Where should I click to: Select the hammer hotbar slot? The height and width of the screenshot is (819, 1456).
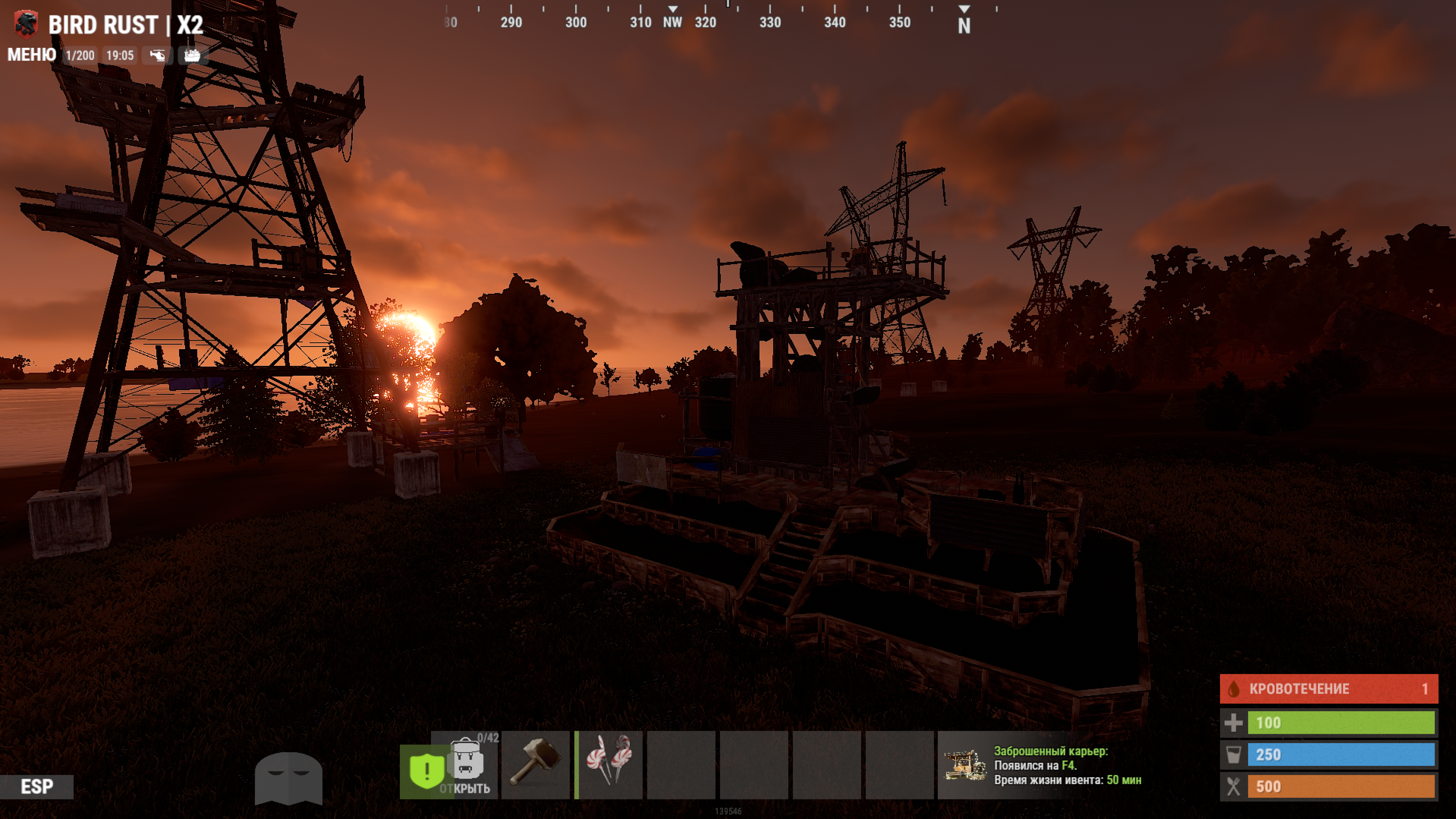pos(535,765)
